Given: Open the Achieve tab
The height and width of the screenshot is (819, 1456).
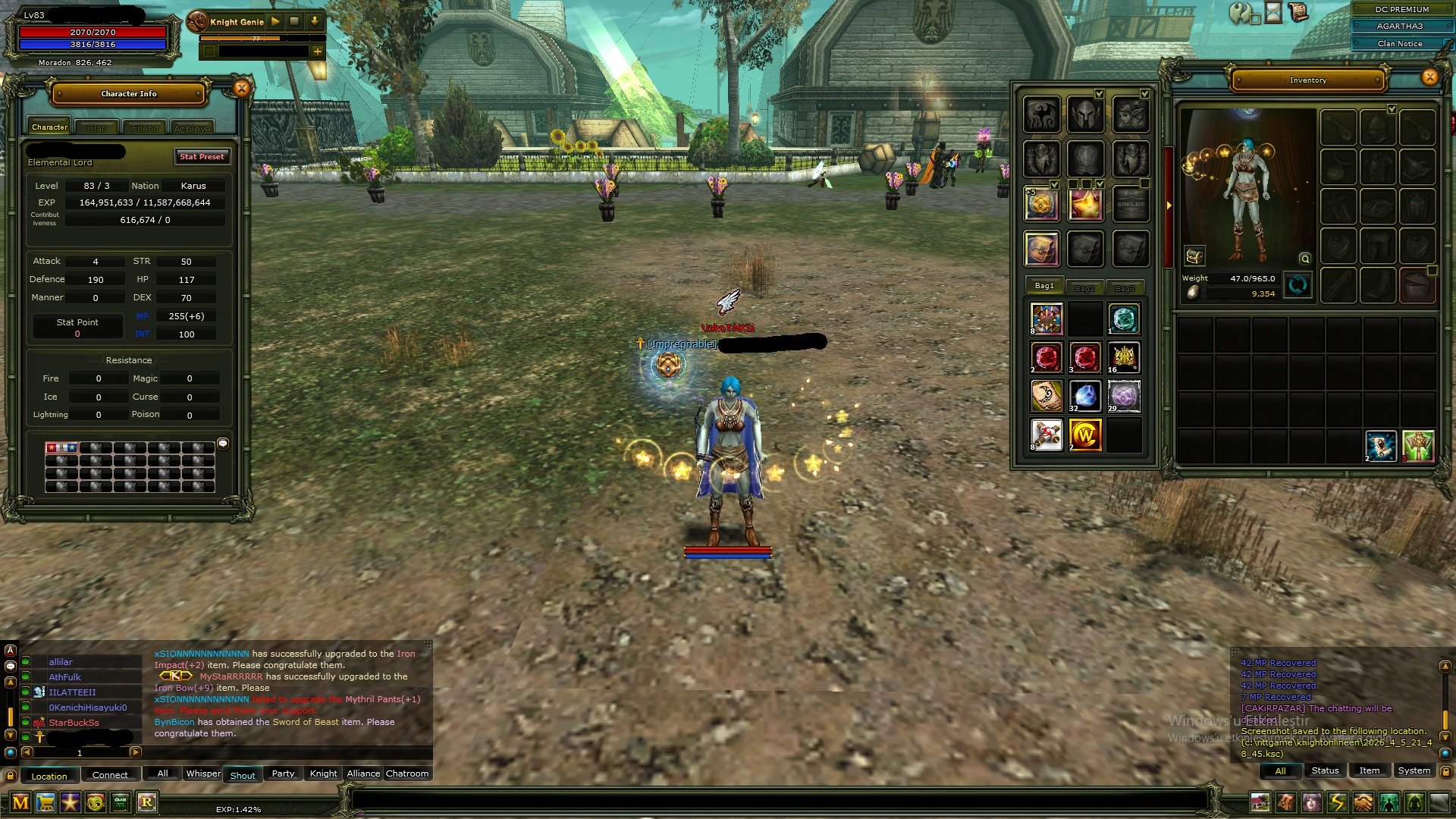Looking at the screenshot, I should 192,128.
